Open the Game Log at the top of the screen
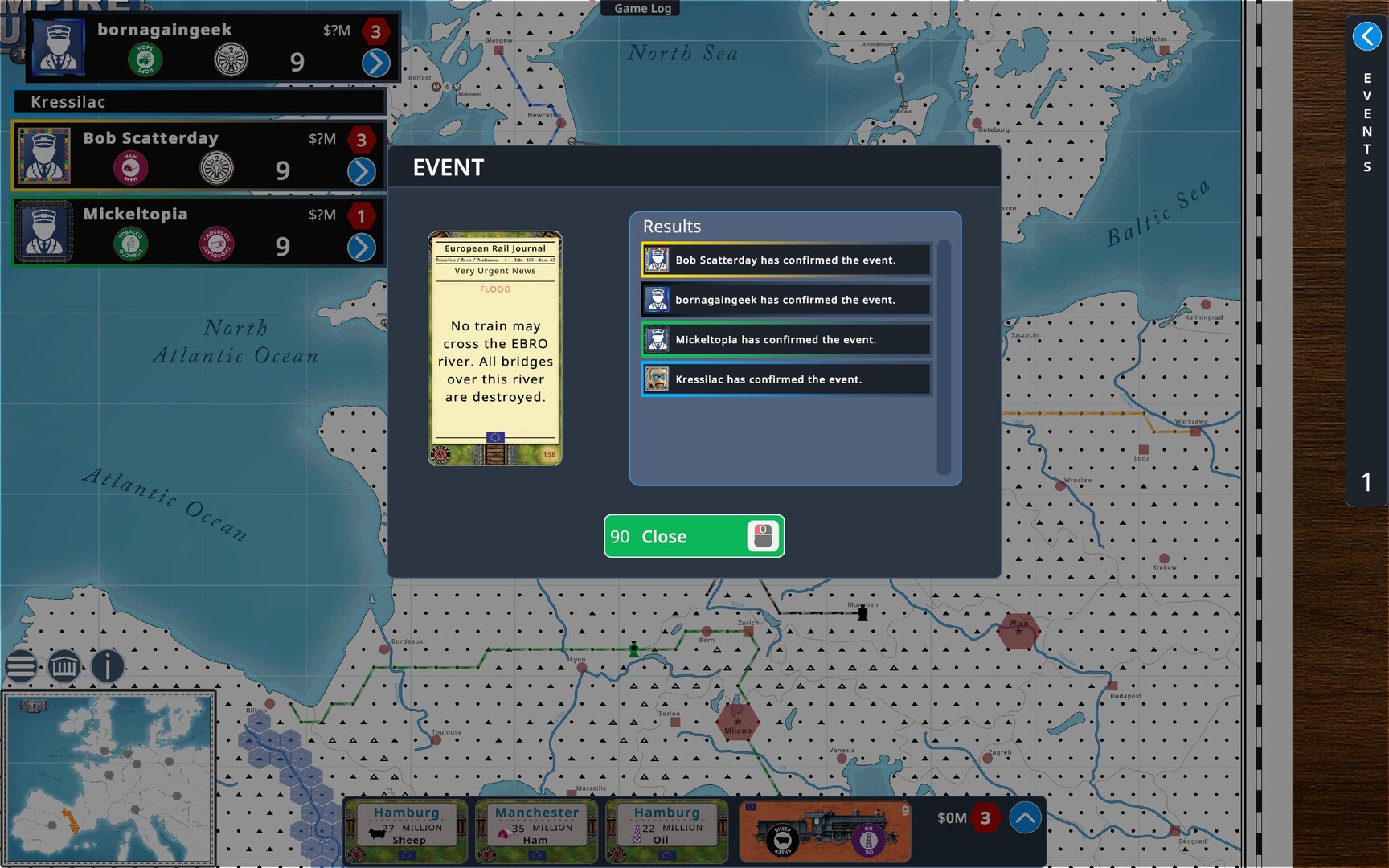Image resolution: width=1389 pixels, height=868 pixels. (641, 8)
